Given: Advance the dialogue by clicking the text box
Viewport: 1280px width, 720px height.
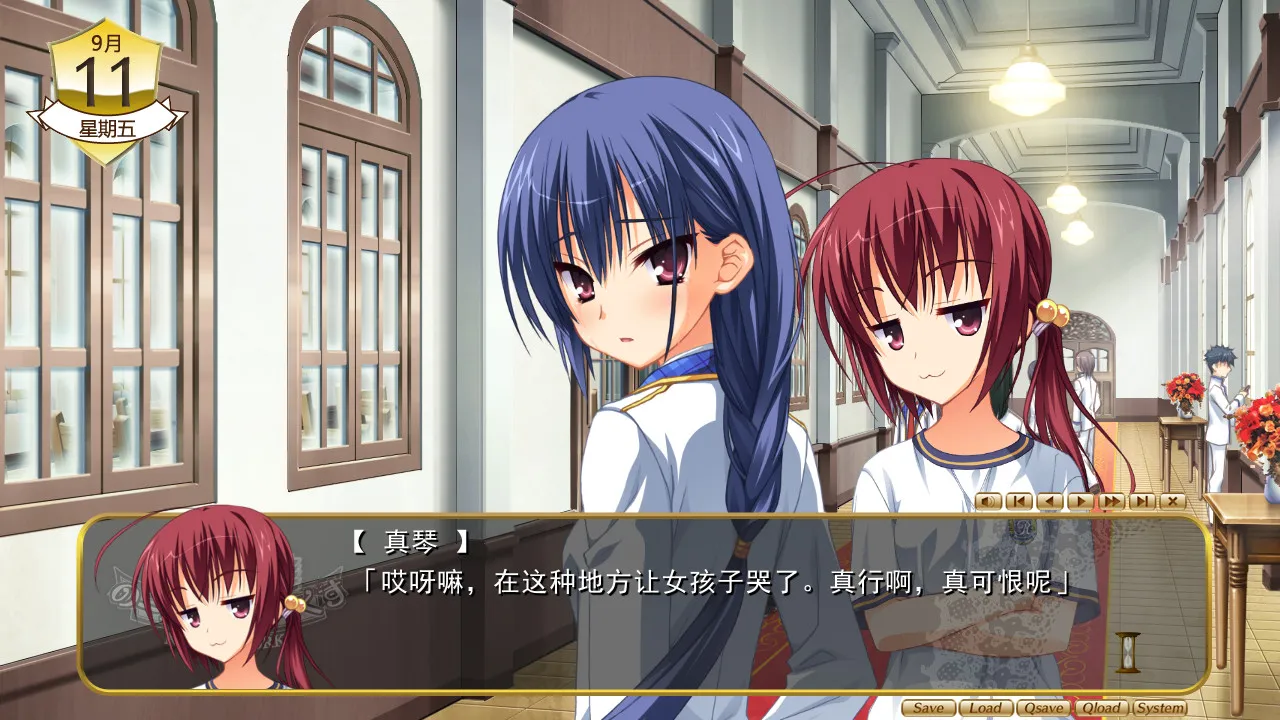Looking at the screenshot, I should point(700,630).
